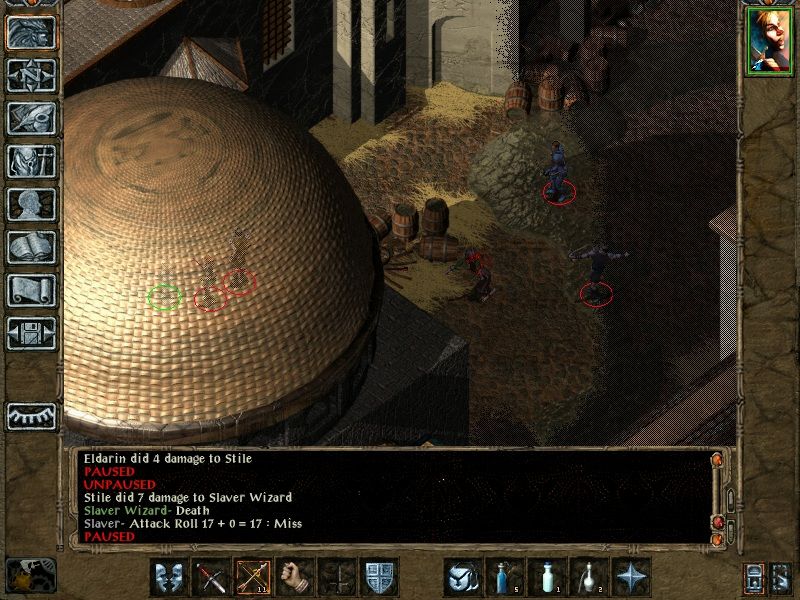Screen dimensions: 800x600
Task: Select the bow quick weapon slot
Action: pyautogui.click(x=253, y=577)
